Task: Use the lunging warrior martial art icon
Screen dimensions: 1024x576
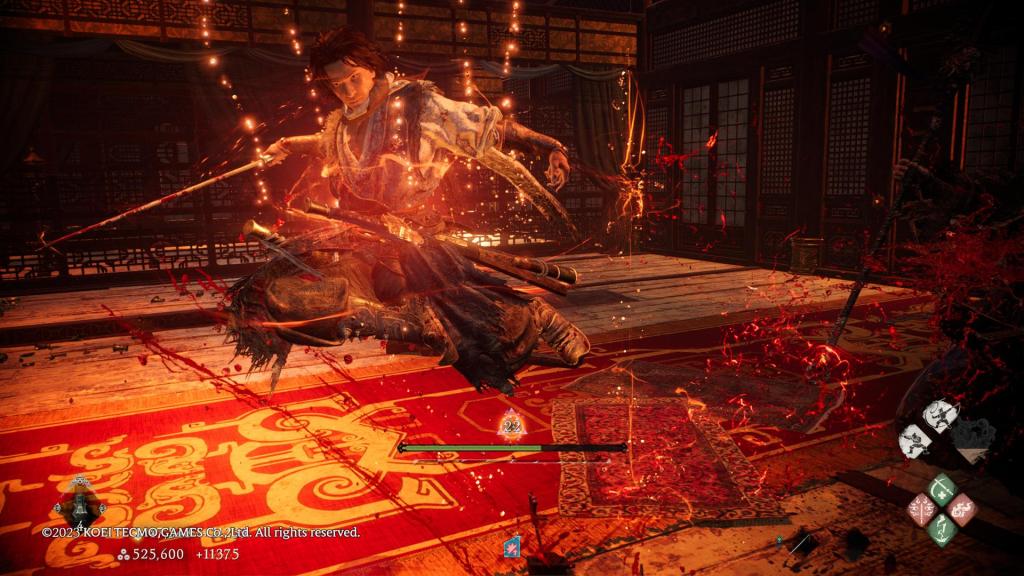Action: pyautogui.click(x=915, y=439)
